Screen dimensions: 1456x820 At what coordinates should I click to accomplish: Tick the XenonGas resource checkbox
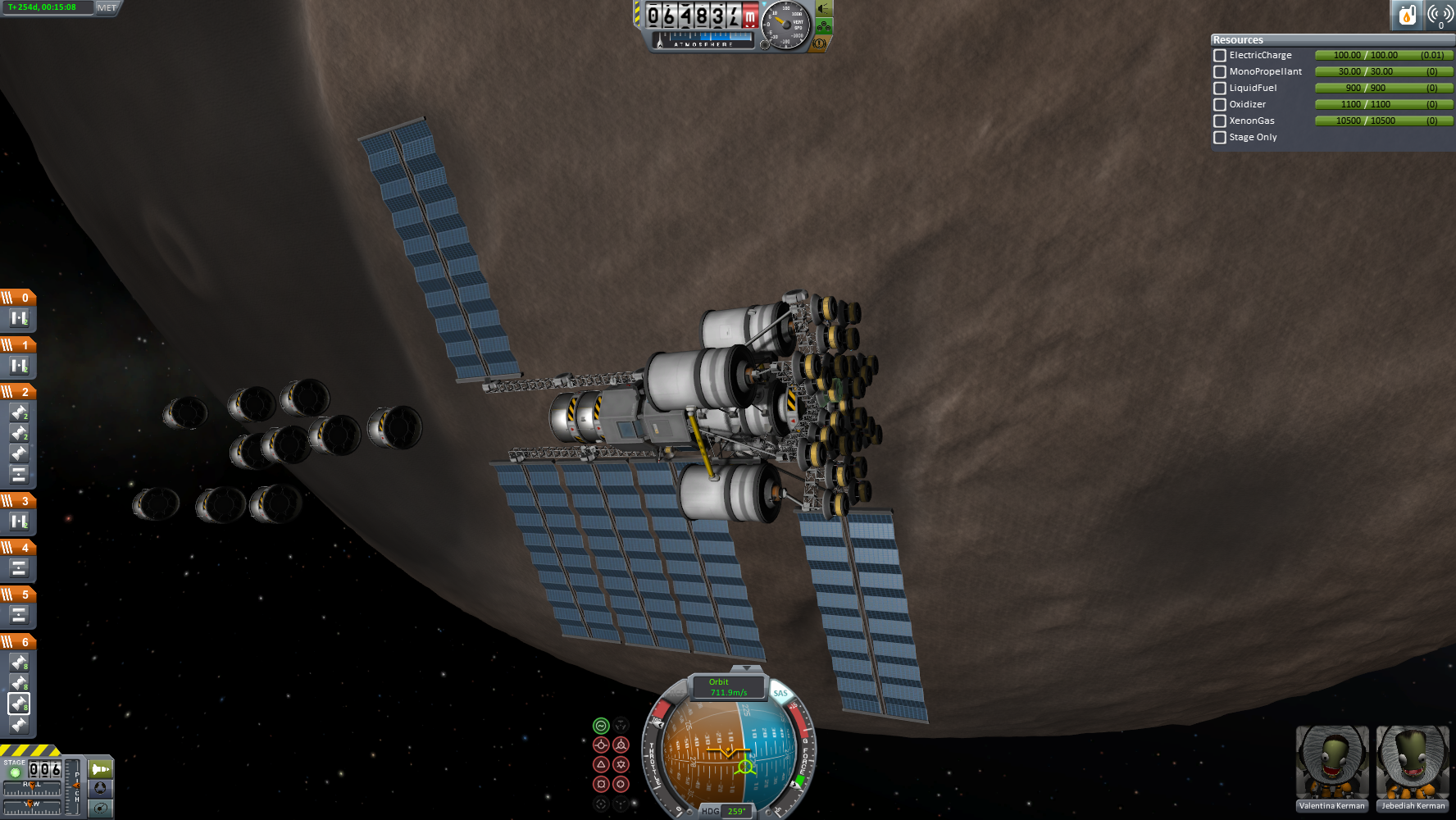(1220, 121)
